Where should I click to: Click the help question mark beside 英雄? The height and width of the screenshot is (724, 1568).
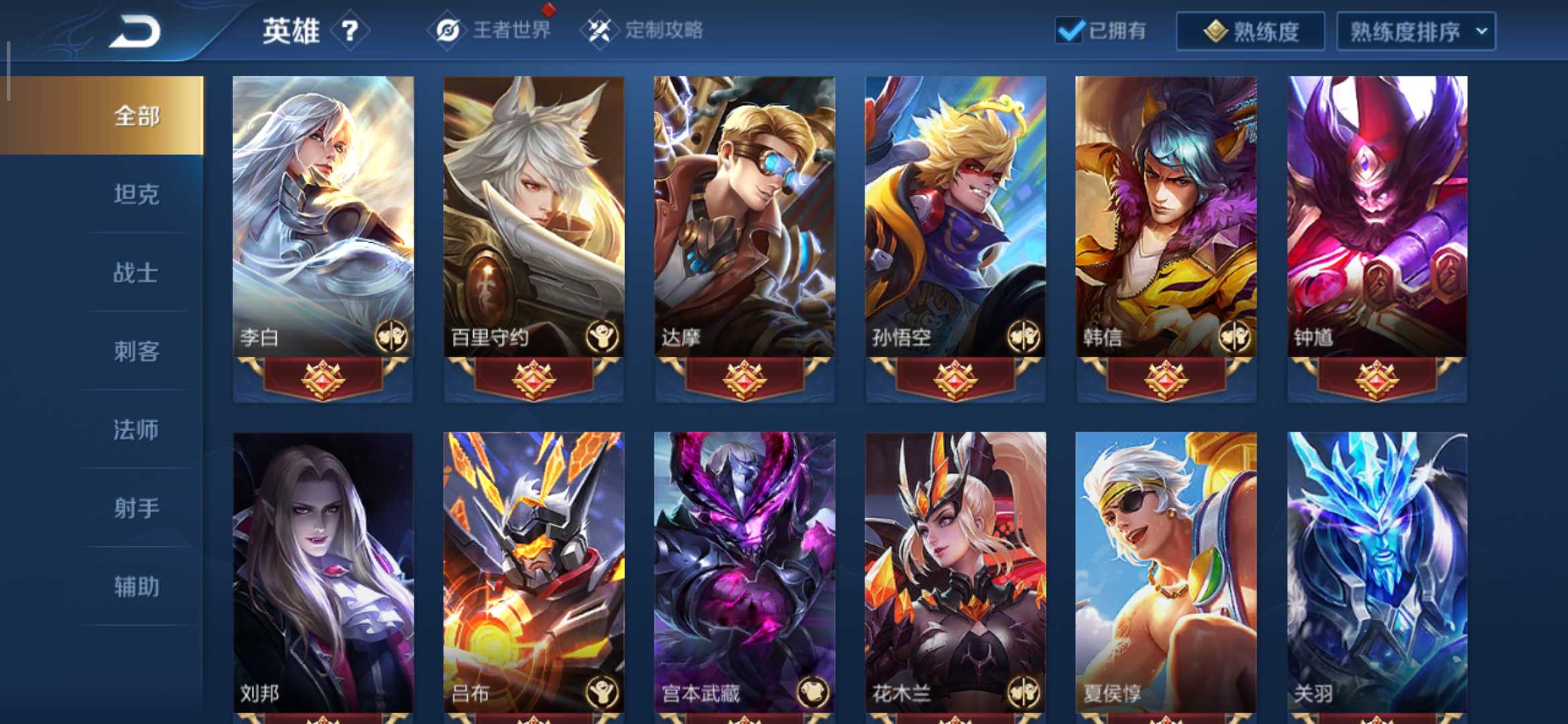tap(351, 30)
